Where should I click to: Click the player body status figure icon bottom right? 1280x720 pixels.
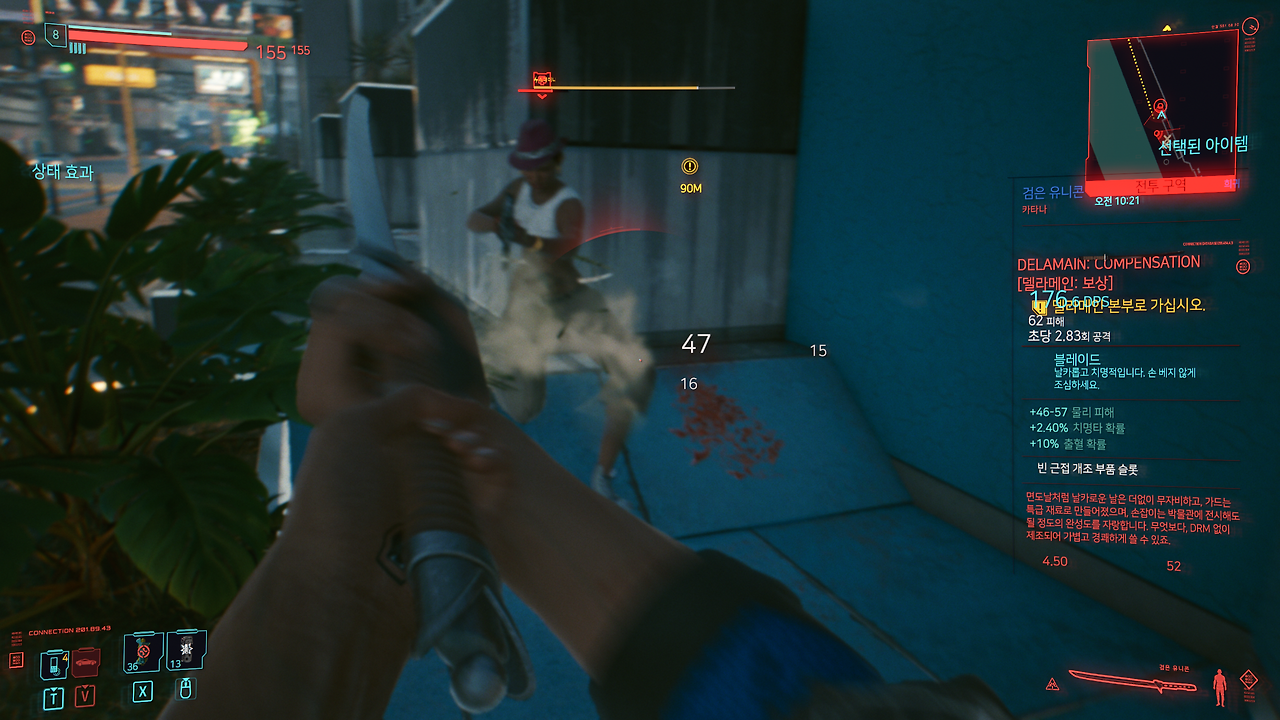coord(1219,687)
